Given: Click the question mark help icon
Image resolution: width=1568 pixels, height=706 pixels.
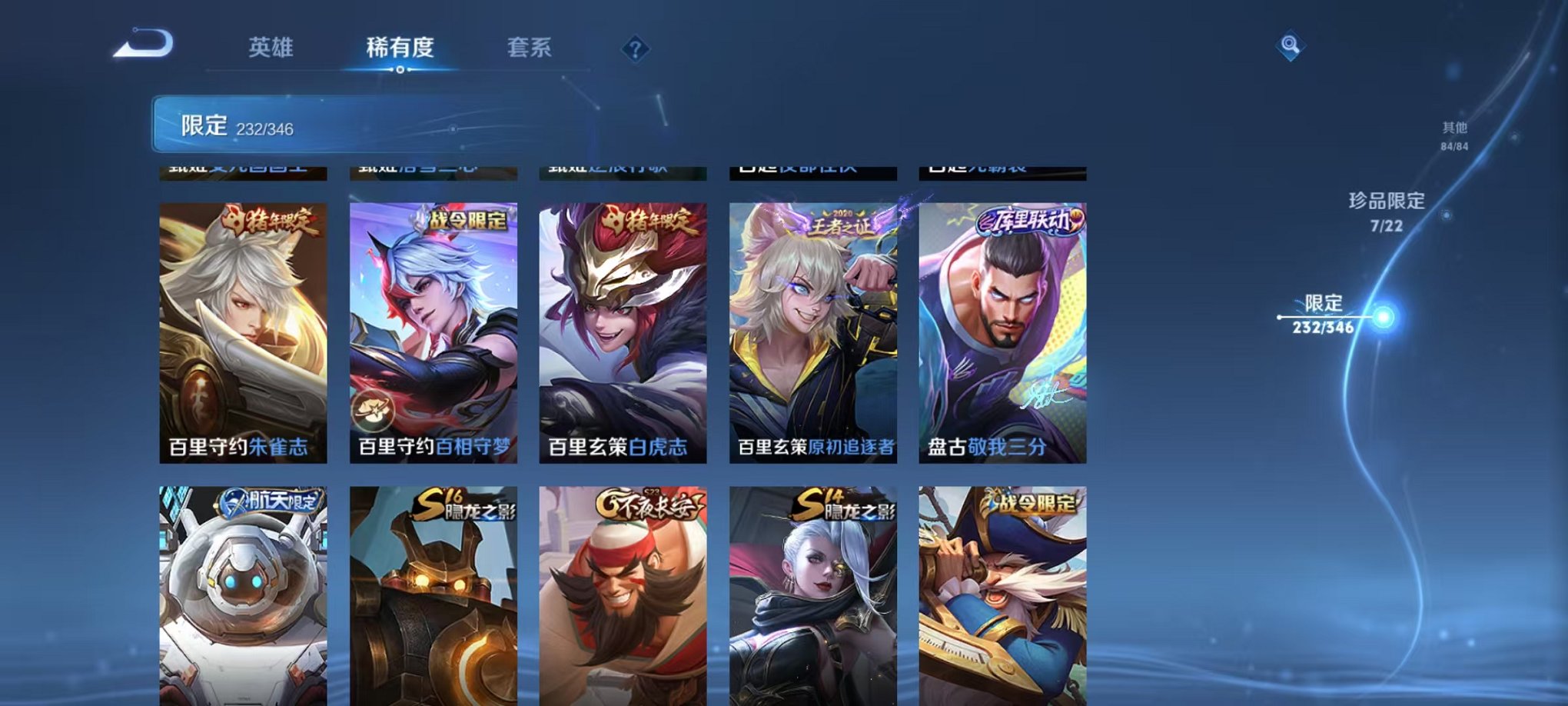Looking at the screenshot, I should (635, 49).
